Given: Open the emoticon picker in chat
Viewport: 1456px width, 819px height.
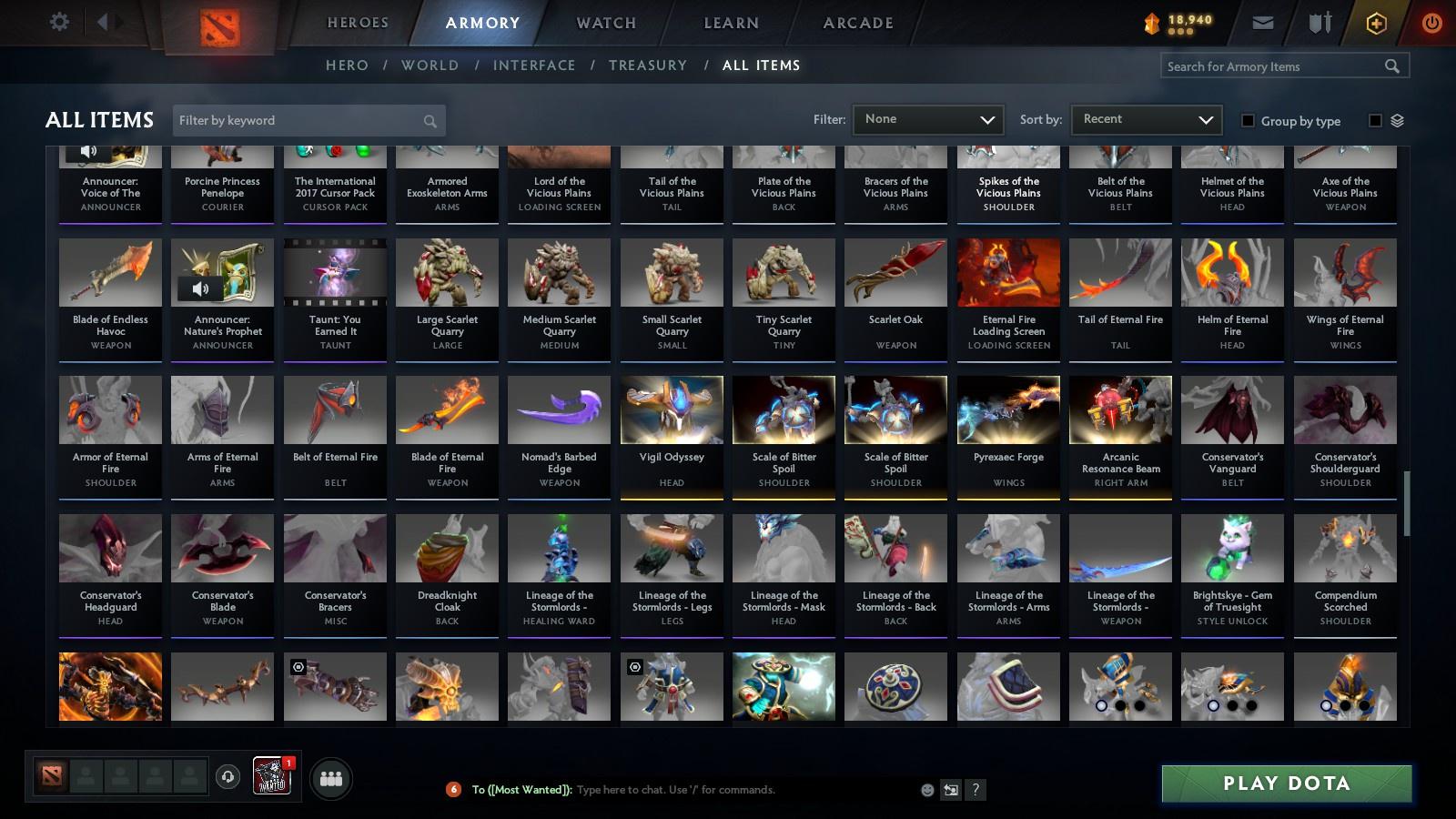Looking at the screenshot, I should coord(925,790).
